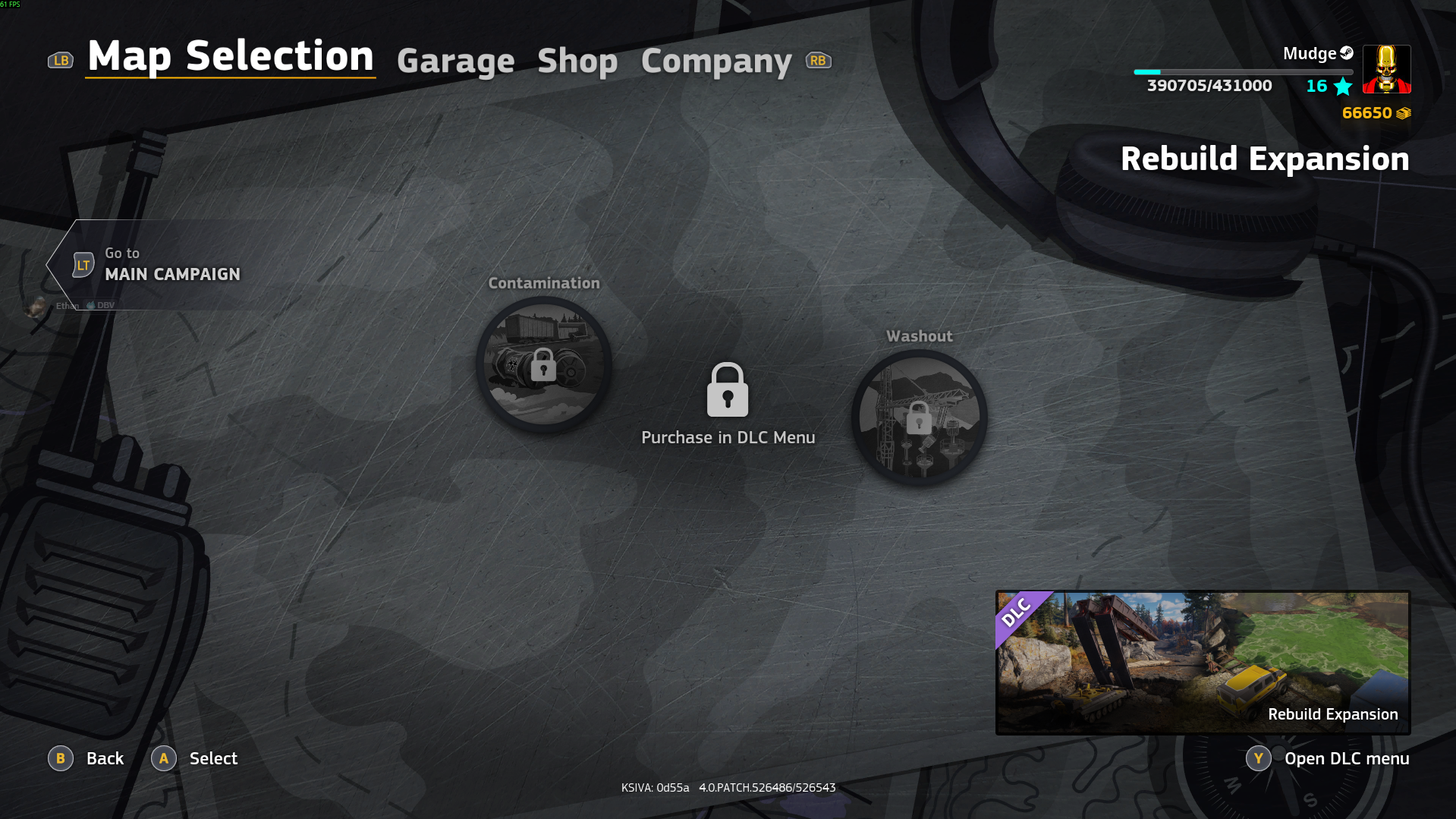
Task: Click the LB bumper icon next to Map Selection
Action: pyautogui.click(x=61, y=59)
